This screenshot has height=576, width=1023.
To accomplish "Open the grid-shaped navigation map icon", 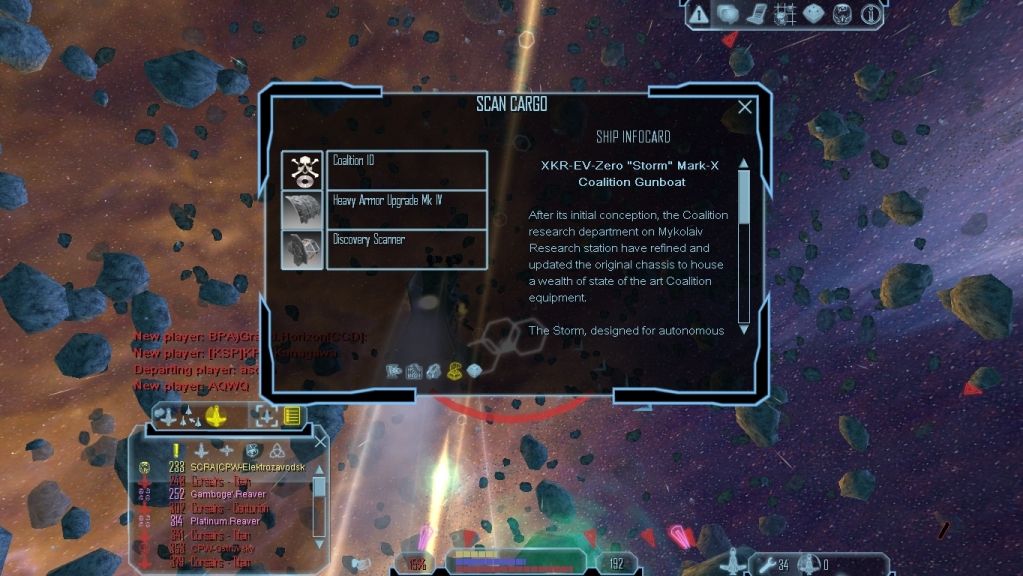I will (785, 14).
